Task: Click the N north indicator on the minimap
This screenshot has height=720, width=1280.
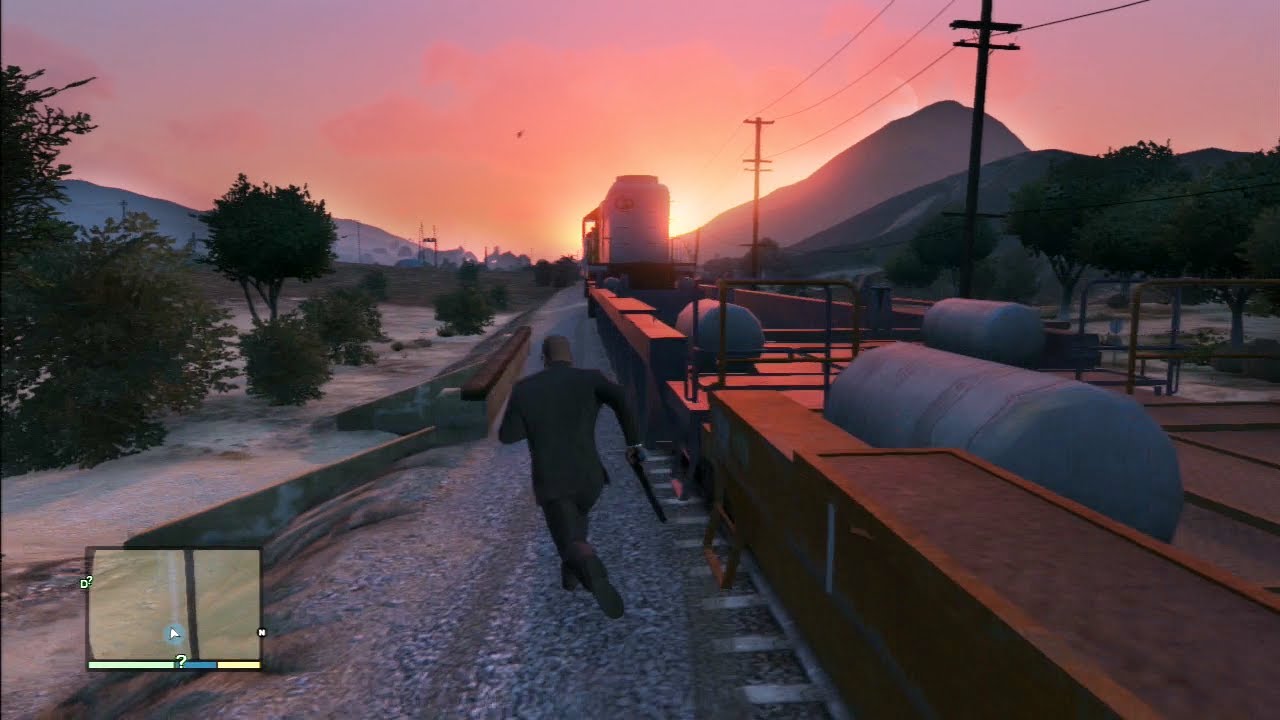Action: point(261,632)
